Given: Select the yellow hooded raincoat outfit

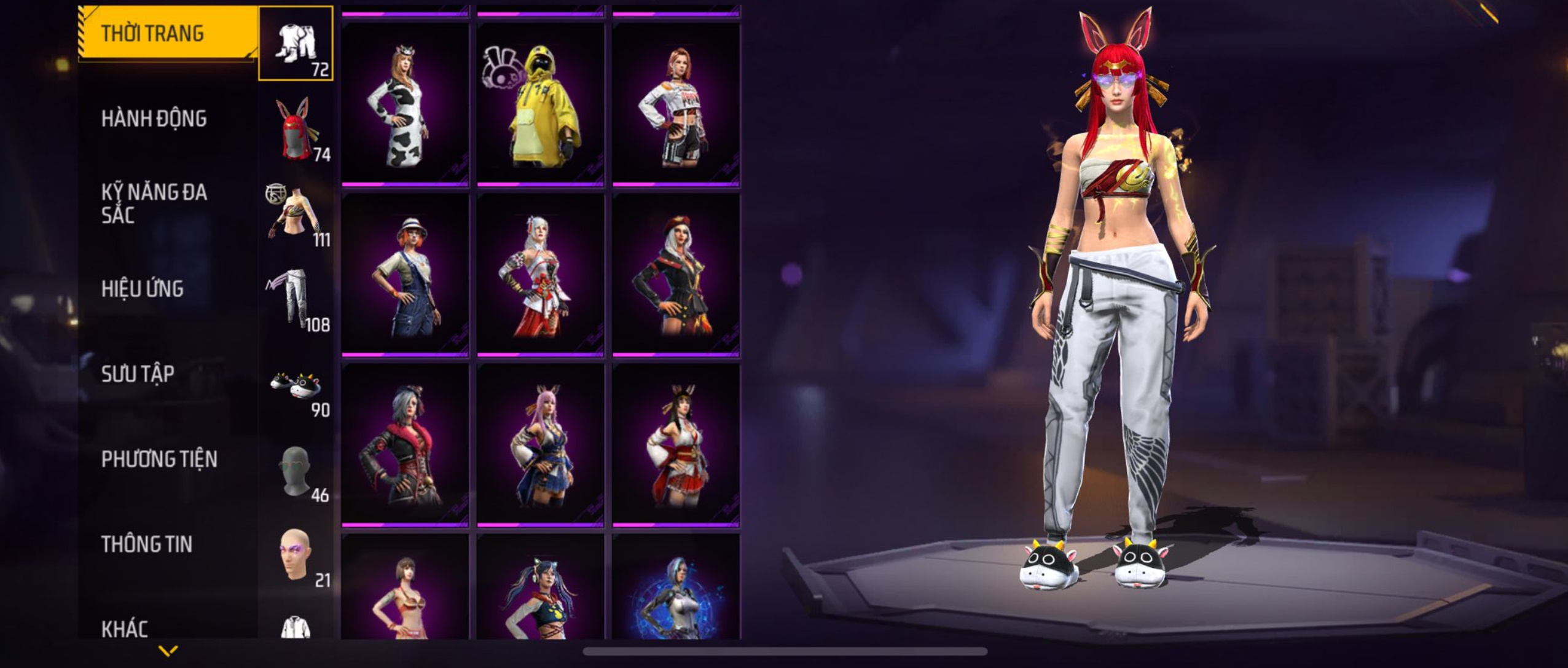Looking at the screenshot, I should [x=541, y=104].
